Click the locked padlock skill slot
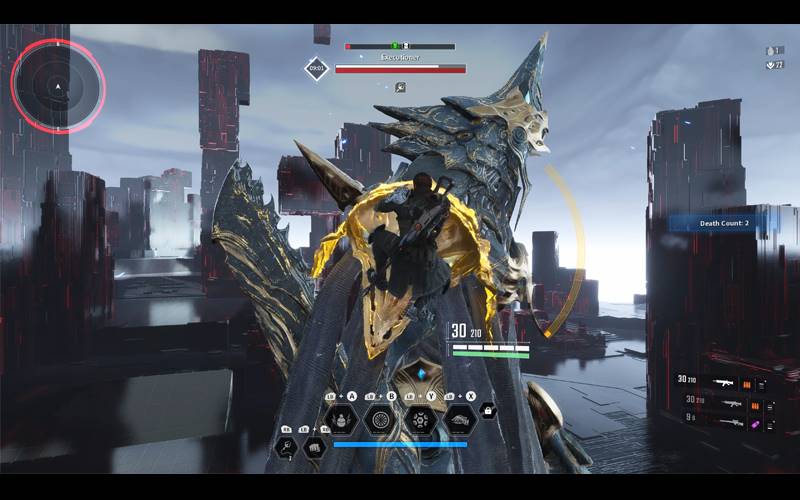The height and width of the screenshot is (500, 800). tap(487, 410)
